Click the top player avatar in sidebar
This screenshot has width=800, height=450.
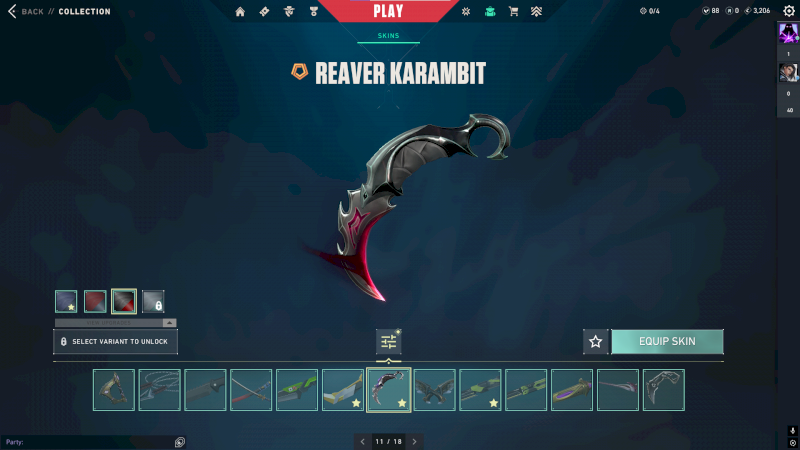788,33
